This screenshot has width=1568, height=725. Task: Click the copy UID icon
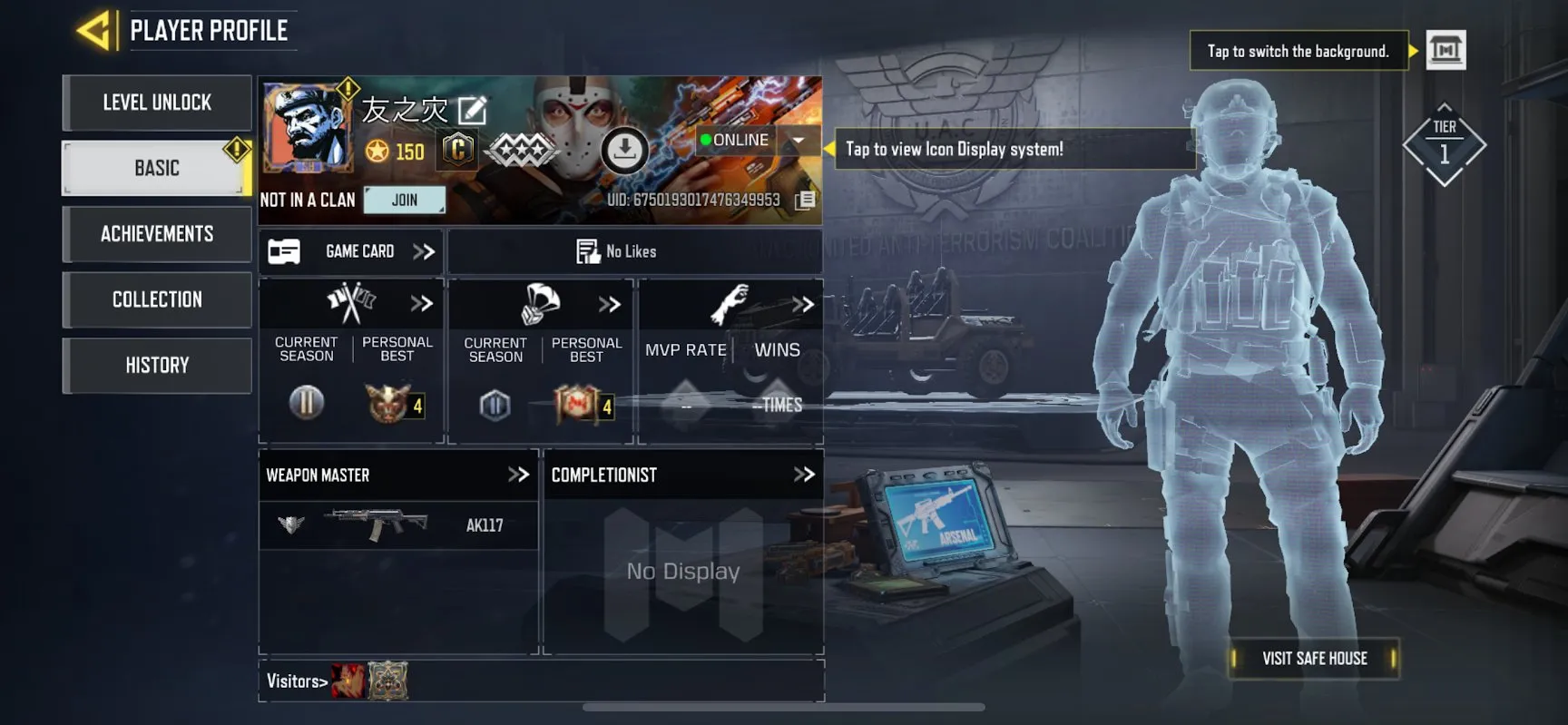(802, 201)
